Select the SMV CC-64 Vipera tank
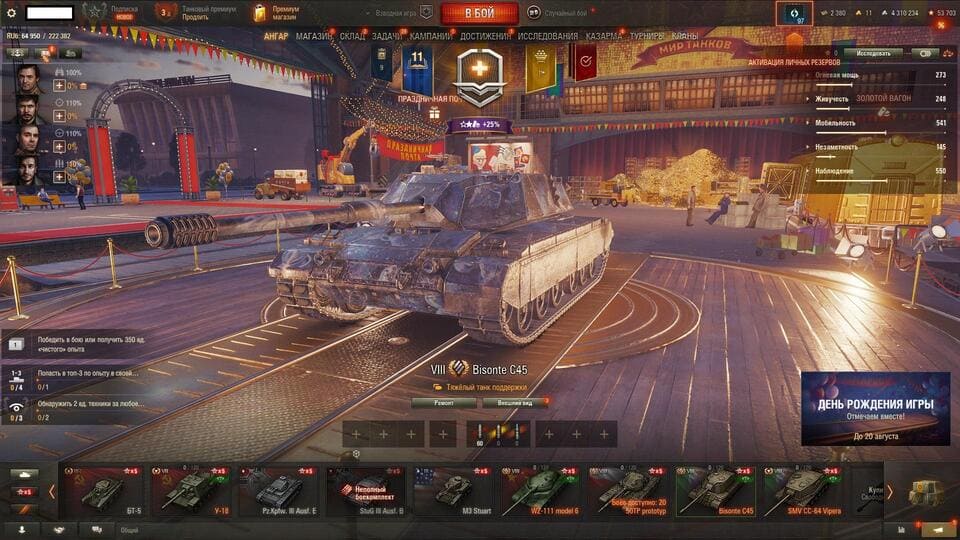This screenshot has width=960, height=540. 803,490
